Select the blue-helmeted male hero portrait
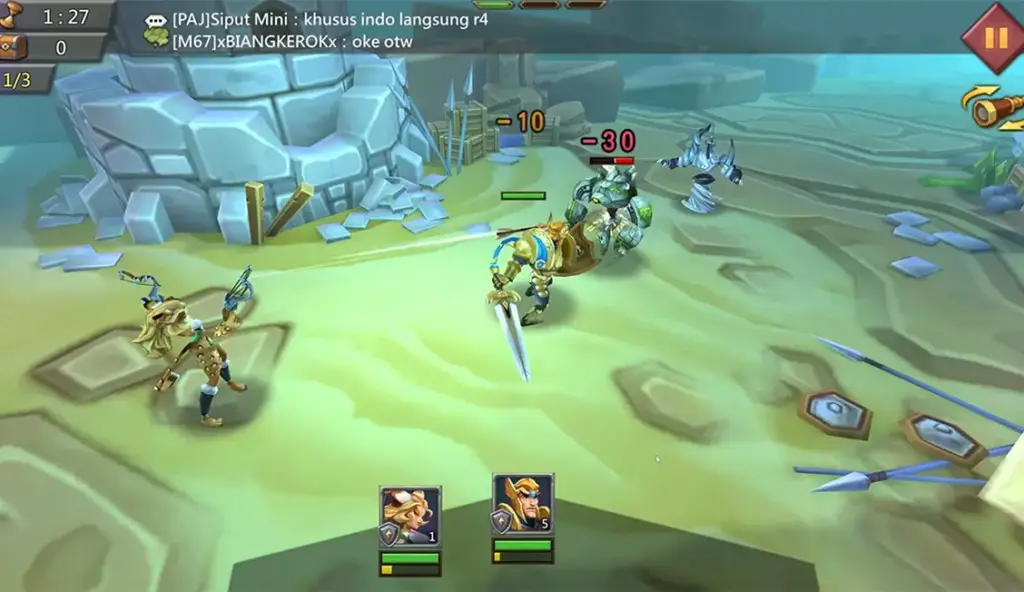1024x592 pixels. (523, 505)
